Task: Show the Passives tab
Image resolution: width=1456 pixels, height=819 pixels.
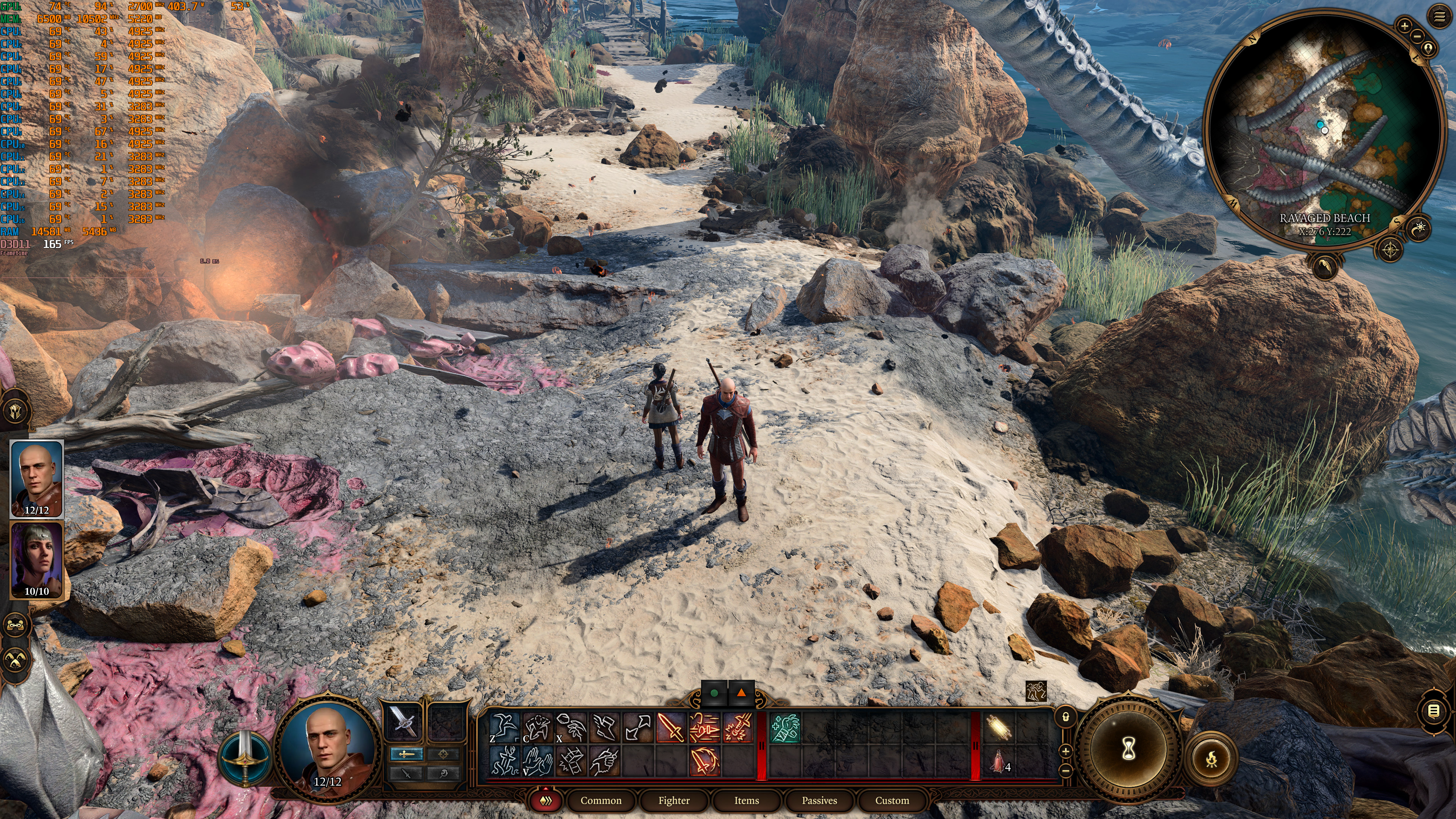Action: 819,800
